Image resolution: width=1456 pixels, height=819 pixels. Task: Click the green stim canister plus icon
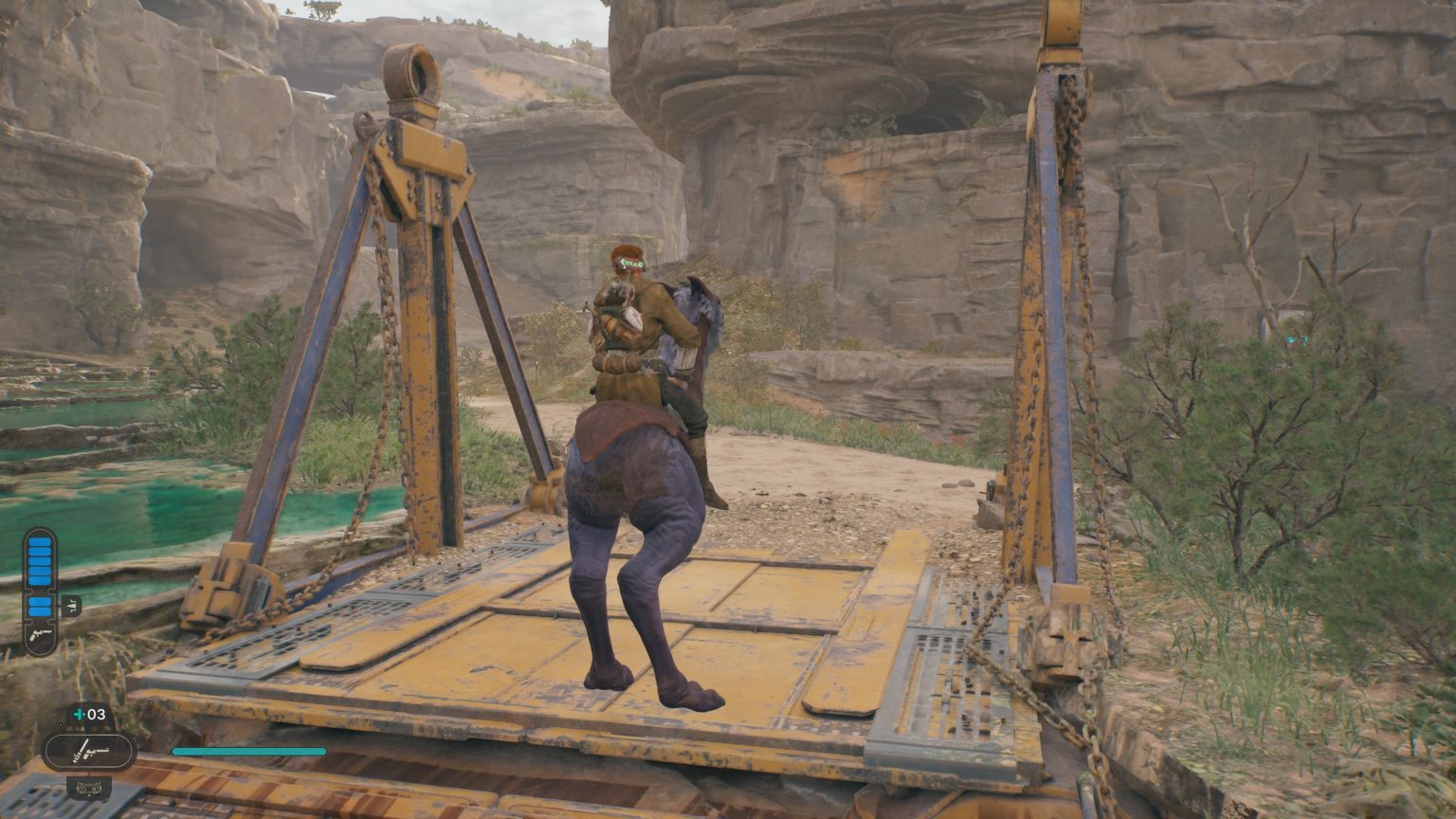click(80, 715)
